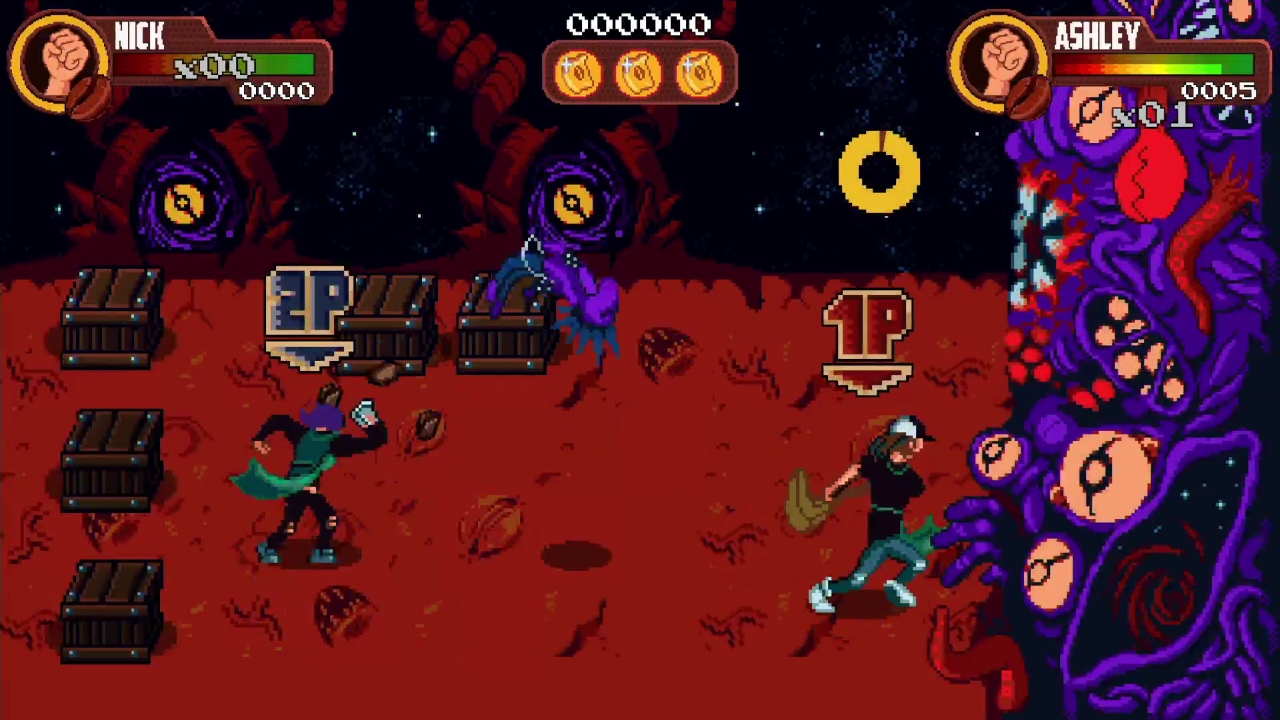Select the NICK name label
This screenshot has width=1280, height=720.
pyautogui.click(x=139, y=38)
